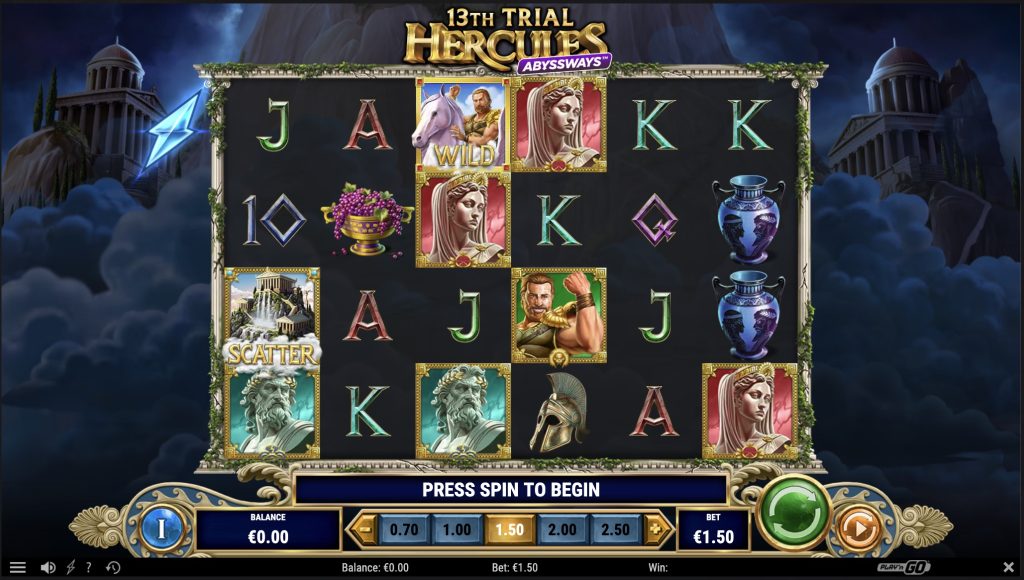Set the bet to 2.00

point(562,529)
